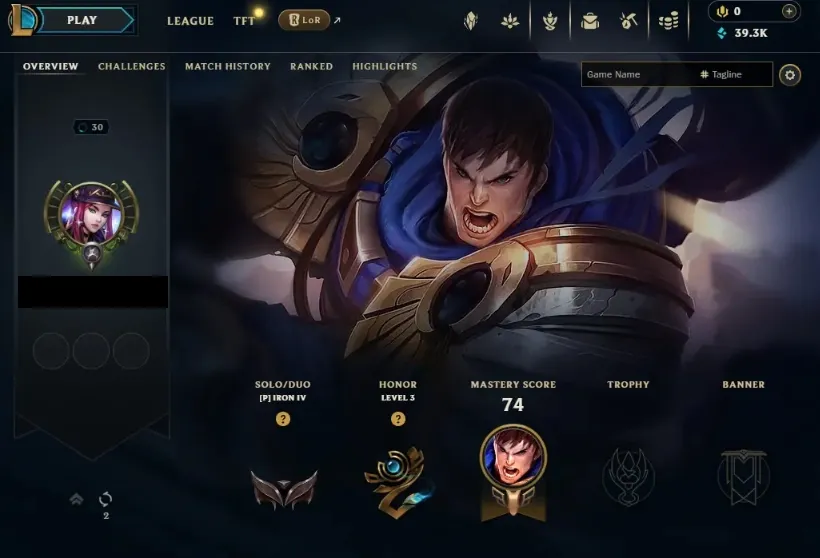The height and width of the screenshot is (558, 820).
Task: Open profile settings gear button
Action: click(x=790, y=75)
